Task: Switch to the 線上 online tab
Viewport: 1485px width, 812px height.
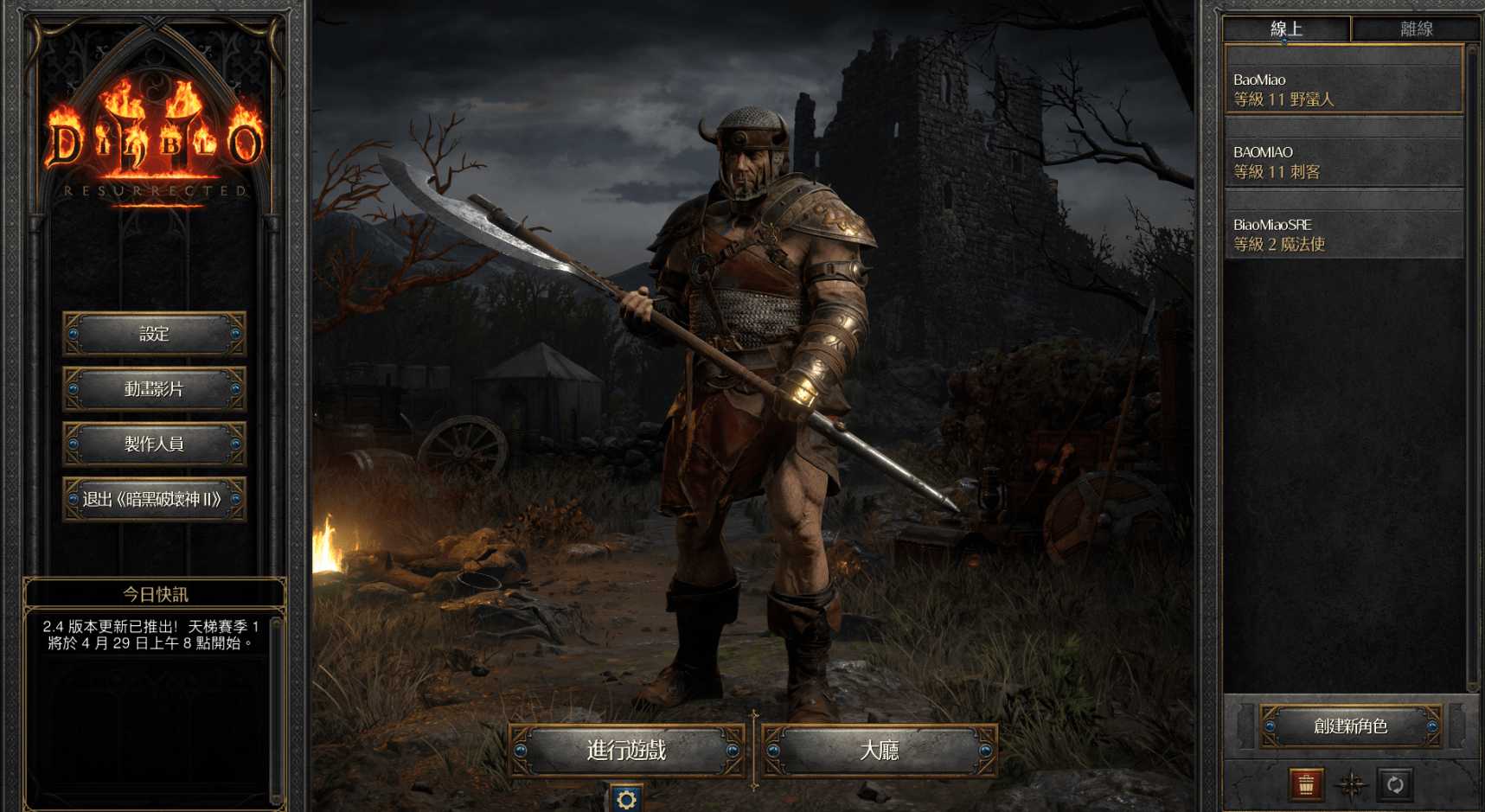Action: [1286, 29]
